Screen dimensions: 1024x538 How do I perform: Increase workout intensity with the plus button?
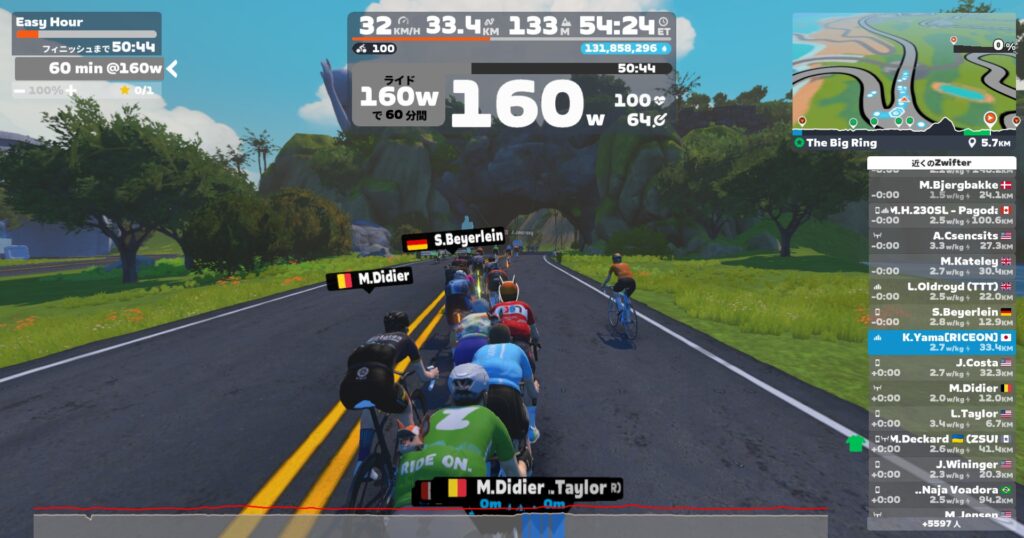[71, 90]
